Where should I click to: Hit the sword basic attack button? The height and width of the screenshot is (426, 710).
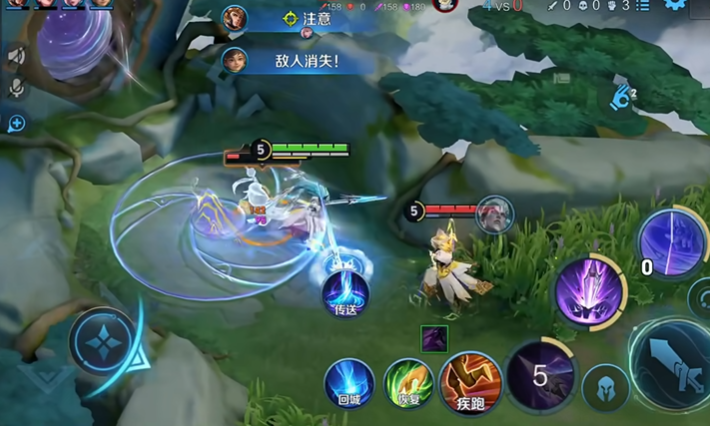[673, 363]
